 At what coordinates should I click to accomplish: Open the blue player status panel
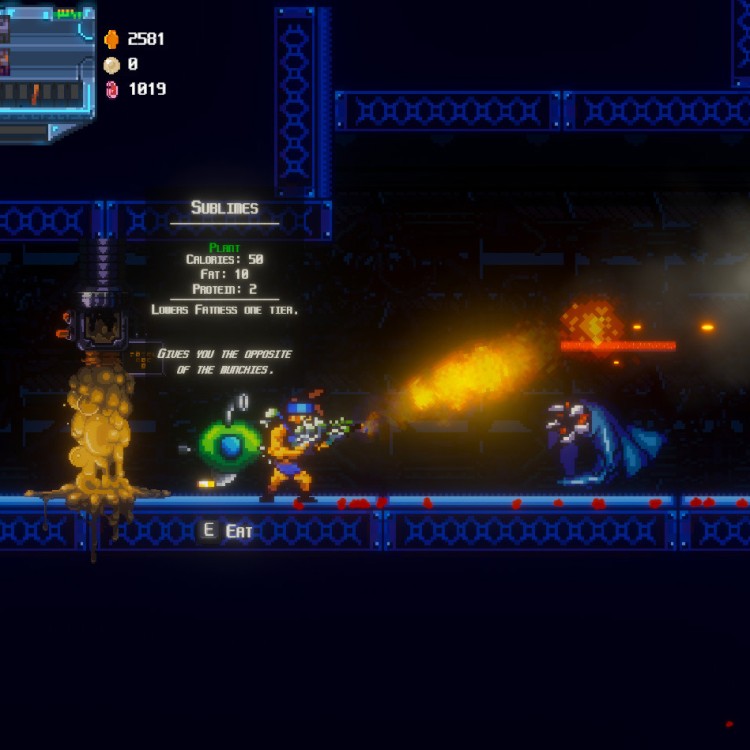coord(45,72)
